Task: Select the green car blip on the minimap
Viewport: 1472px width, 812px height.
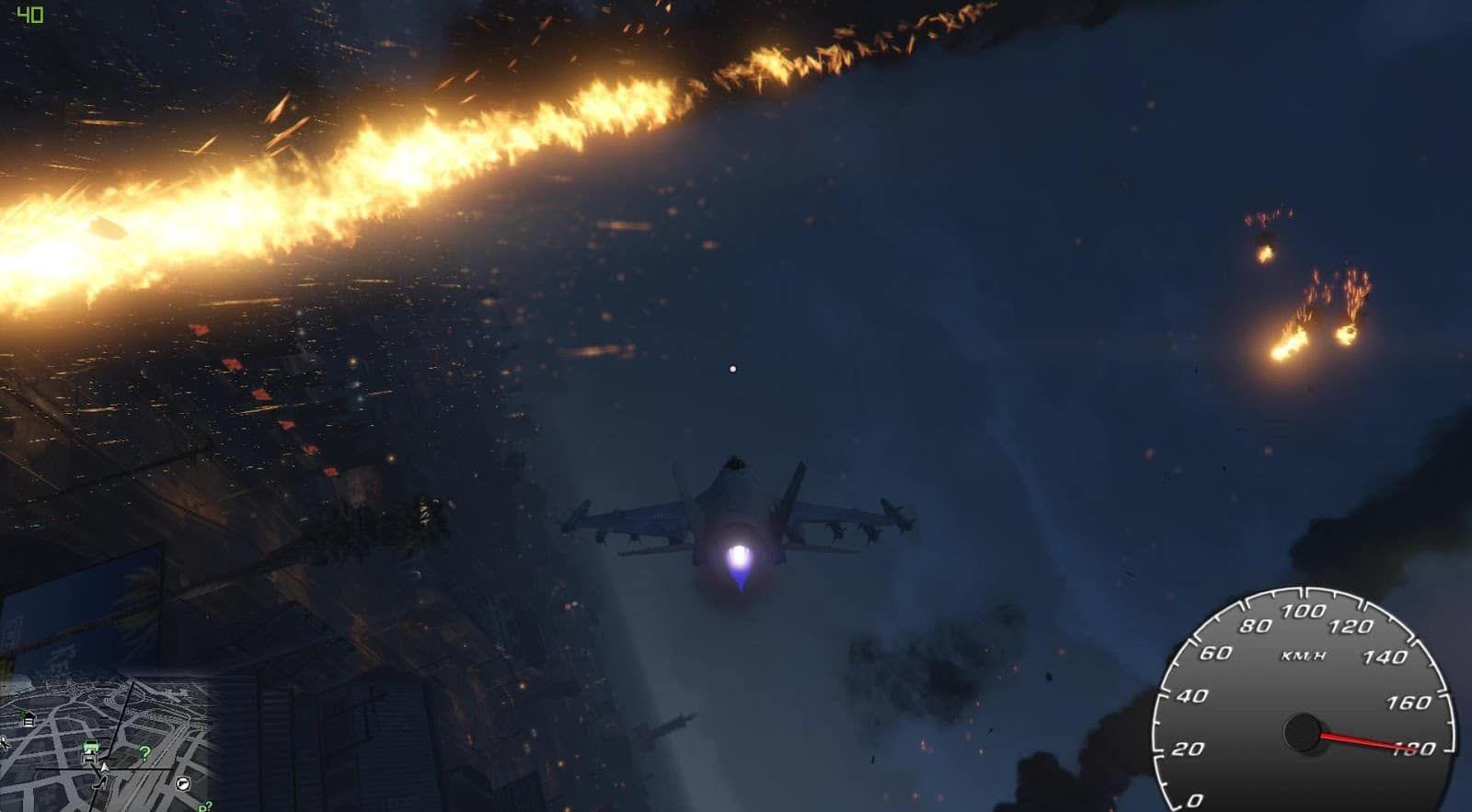Action: pyautogui.click(x=91, y=745)
